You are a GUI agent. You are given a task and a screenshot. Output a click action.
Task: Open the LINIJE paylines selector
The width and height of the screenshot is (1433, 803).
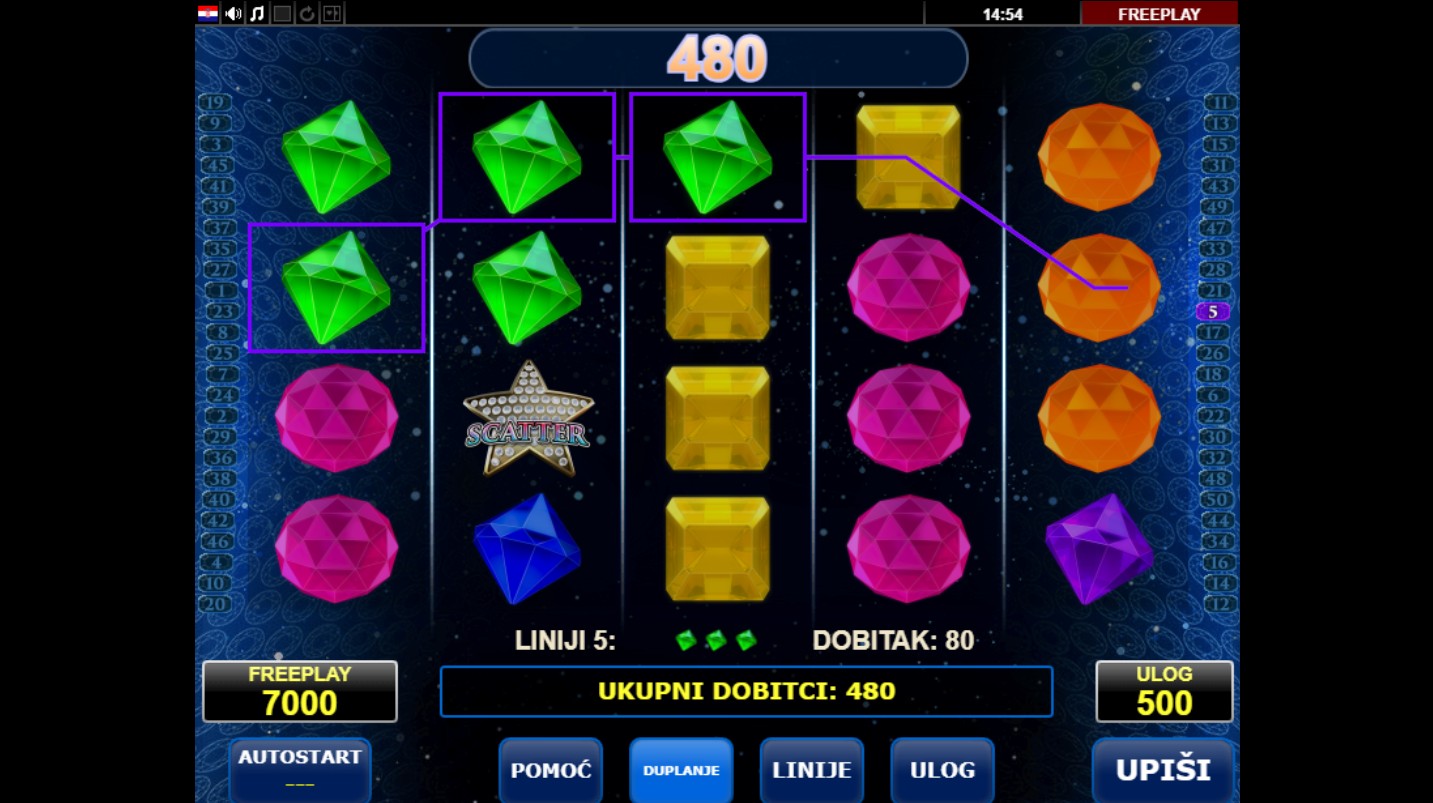click(x=812, y=771)
